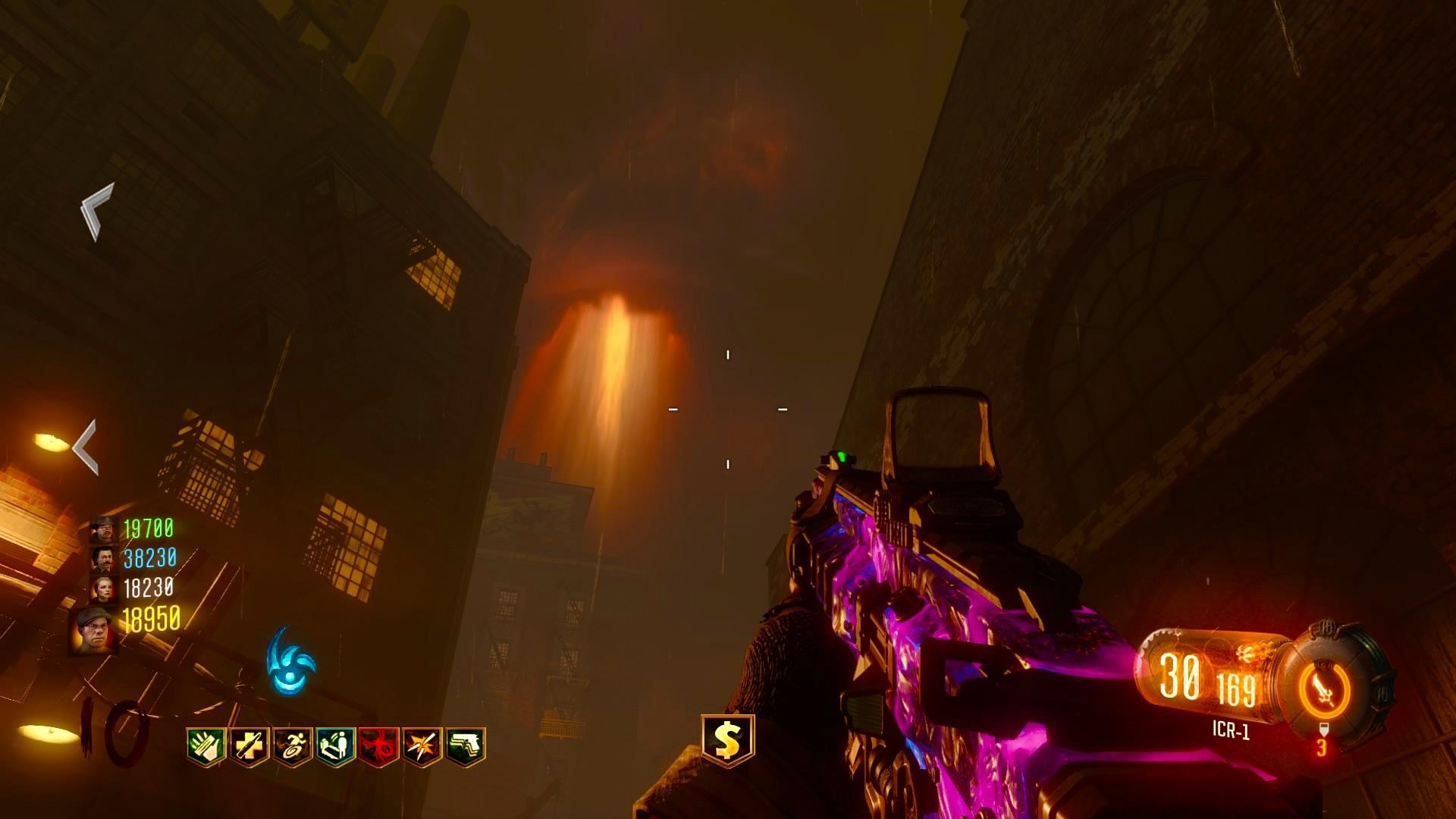The width and height of the screenshot is (1456, 819).
Task: Select the blue Quick Revive perk icon
Action: pyautogui.click(x=335, y=746)
